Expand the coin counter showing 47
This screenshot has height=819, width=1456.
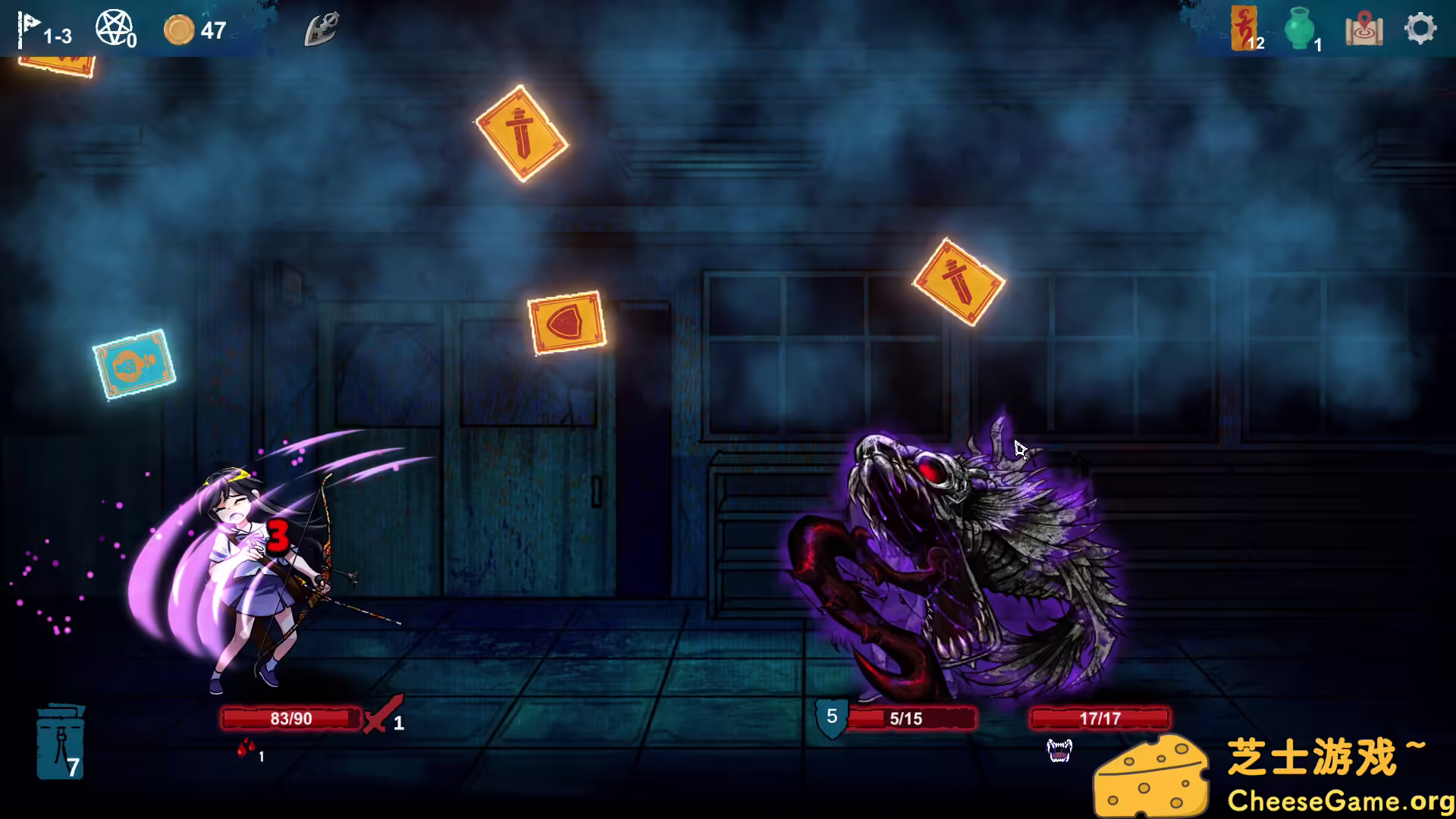[199, 30]
